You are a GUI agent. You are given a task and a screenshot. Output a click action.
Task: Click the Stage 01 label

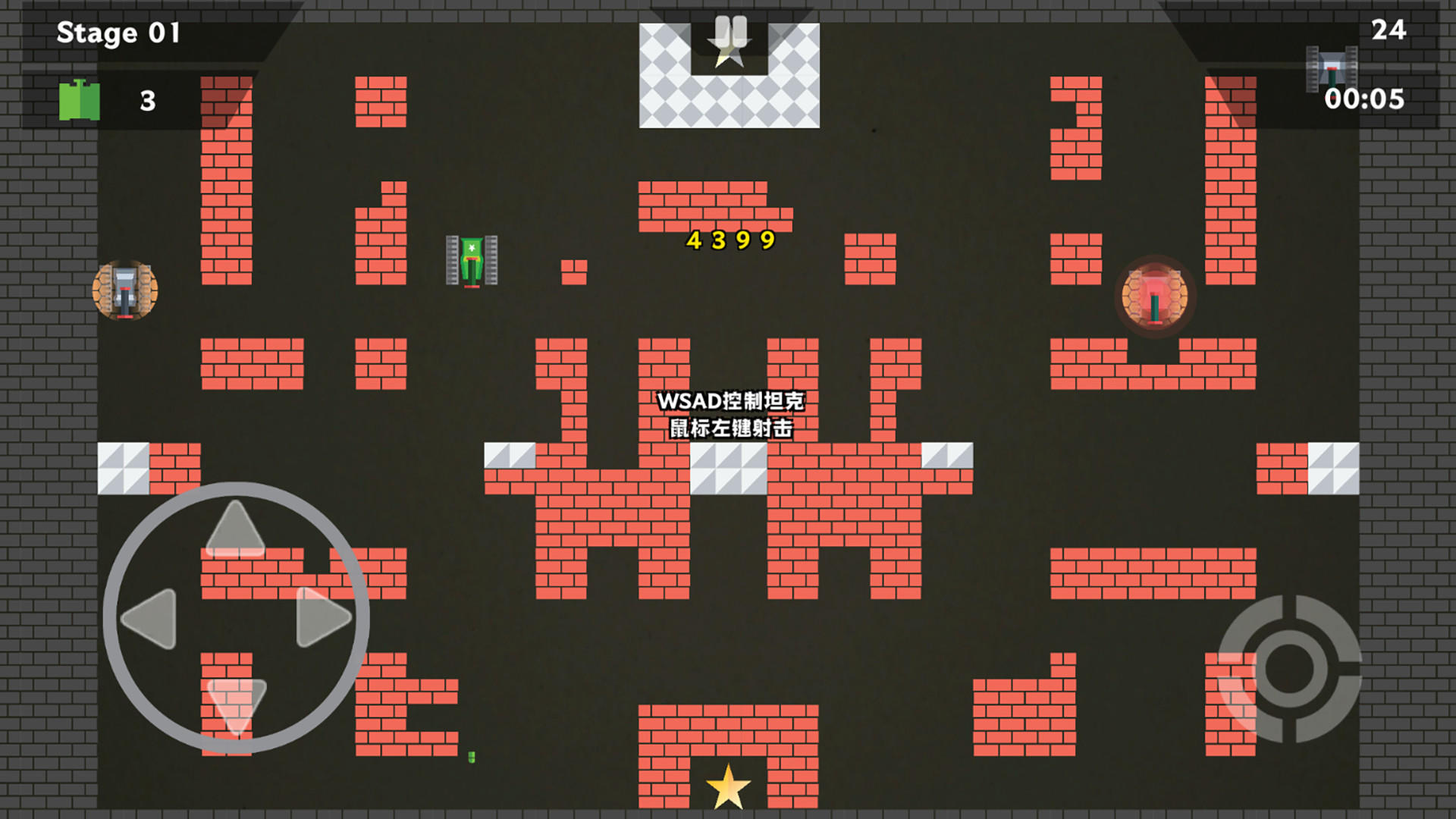(x=119, y=33)
